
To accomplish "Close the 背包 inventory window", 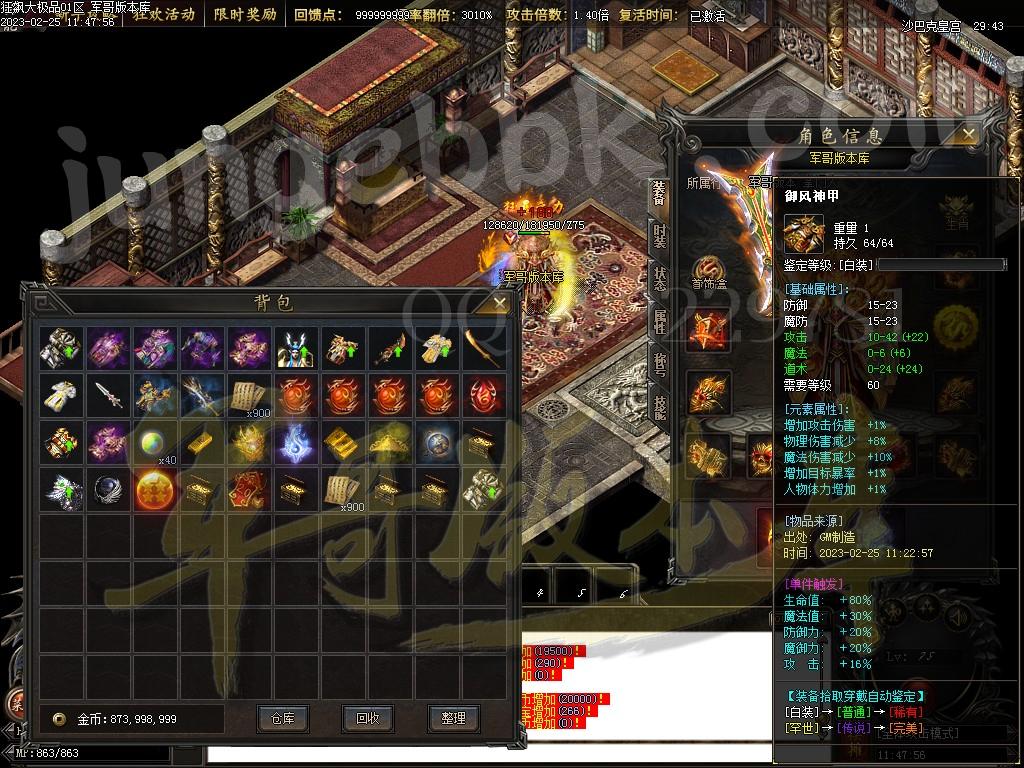I will coord(499,301).
